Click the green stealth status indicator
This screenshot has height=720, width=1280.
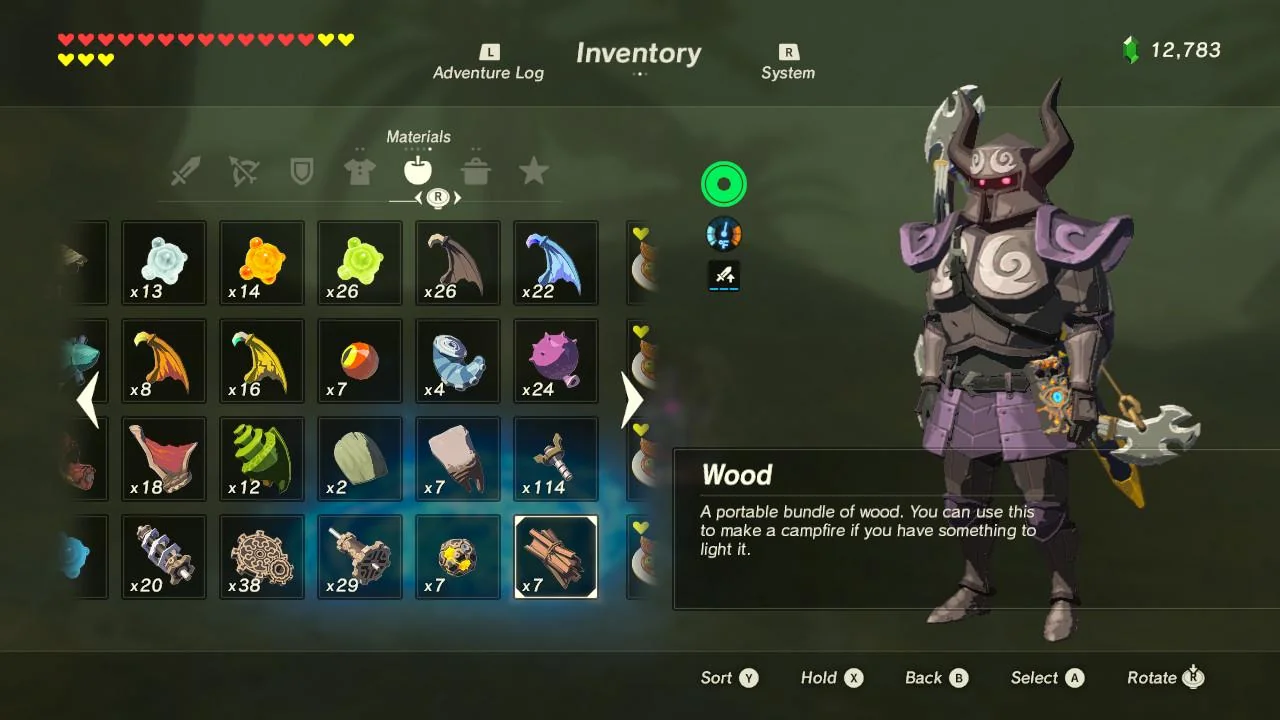point(723,184)
